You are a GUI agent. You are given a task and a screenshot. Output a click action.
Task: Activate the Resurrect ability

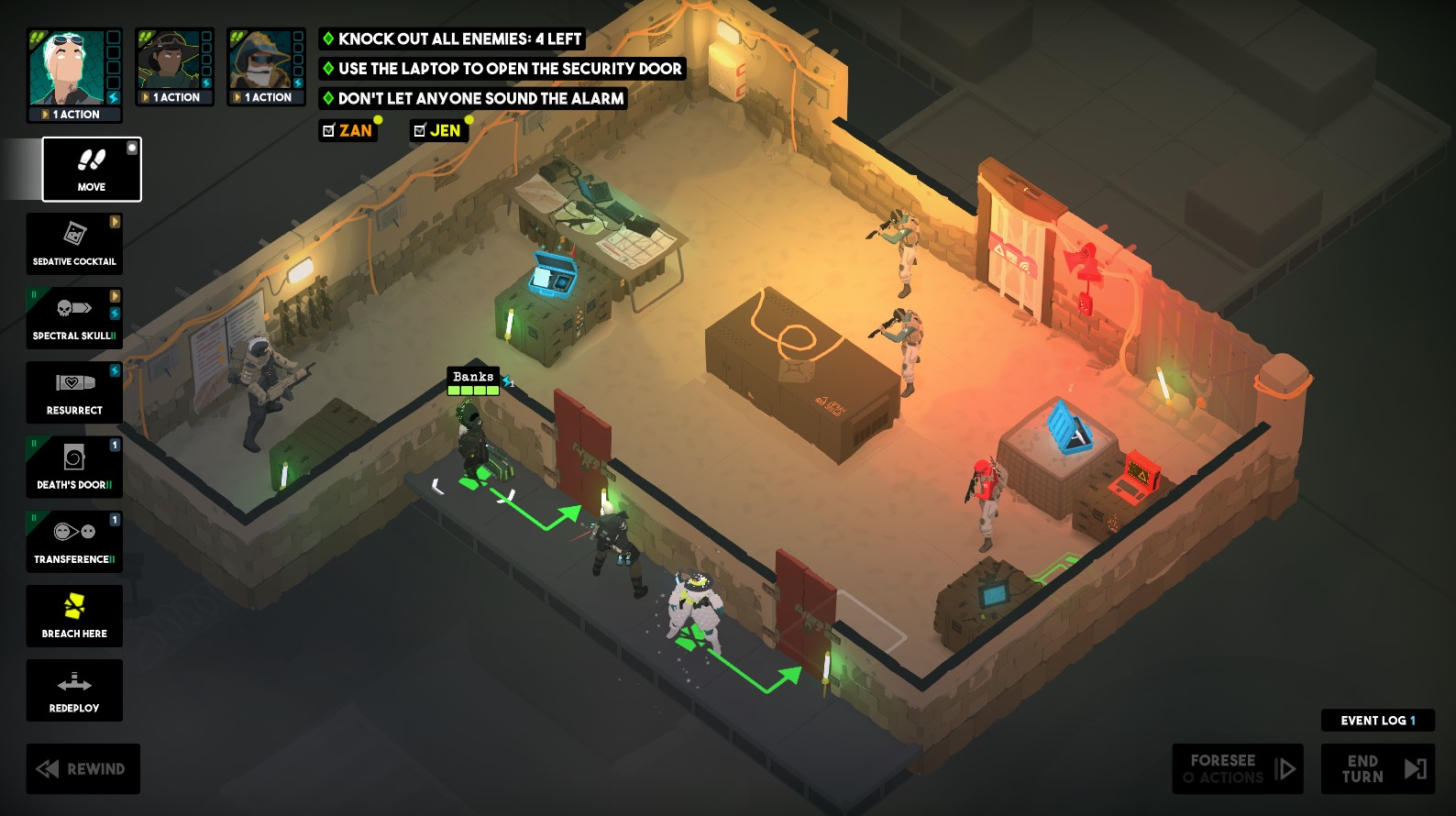[74, 392]
